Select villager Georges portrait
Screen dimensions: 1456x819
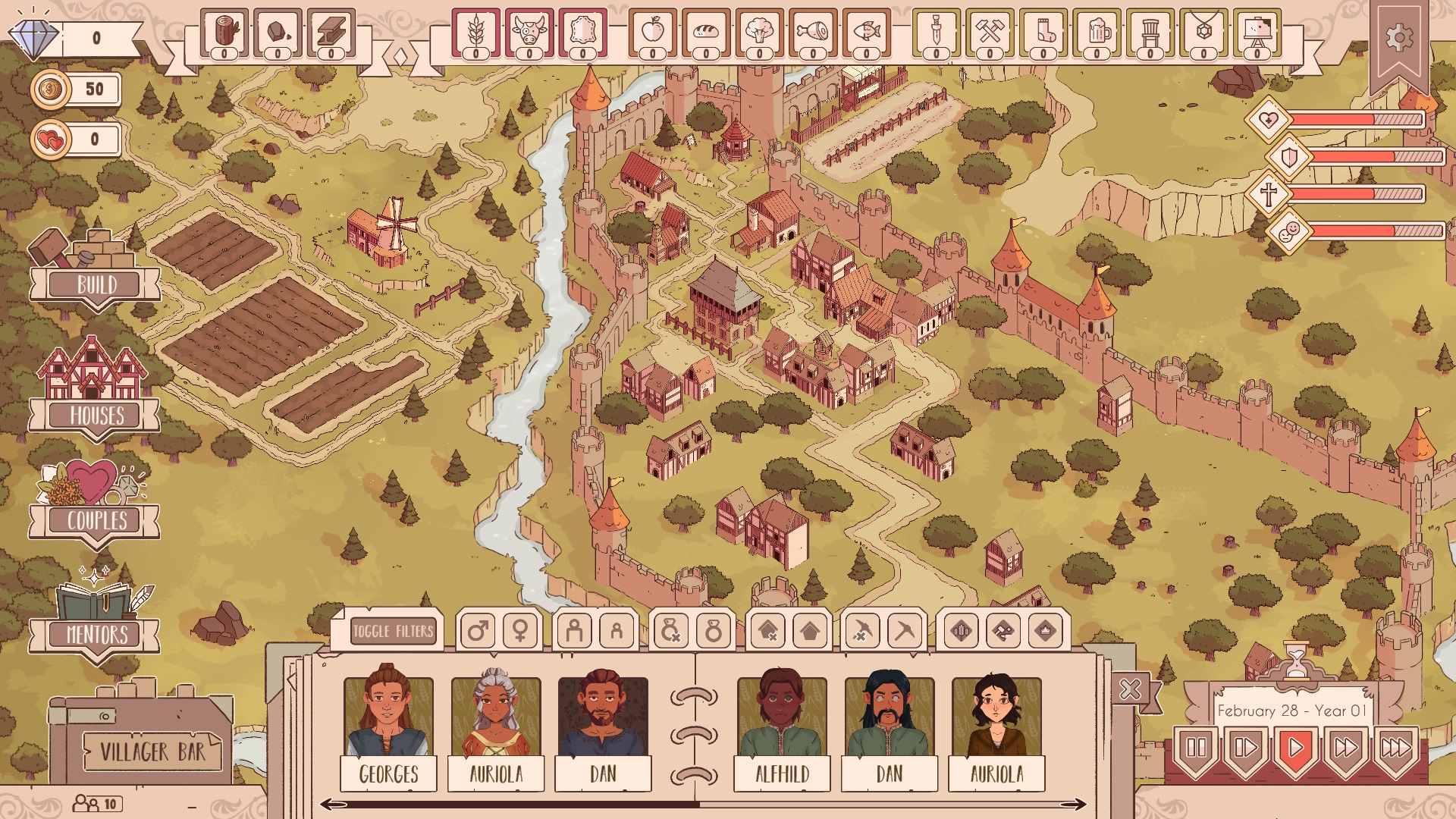pos(388,717)
